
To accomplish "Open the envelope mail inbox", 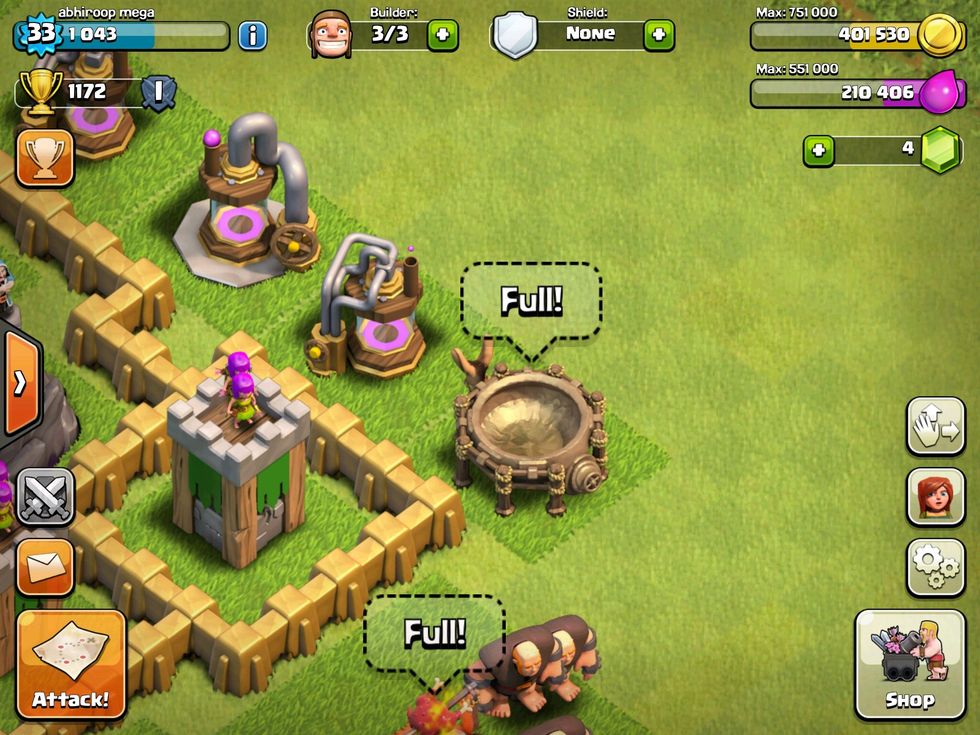I will click(x=45, y=567).
